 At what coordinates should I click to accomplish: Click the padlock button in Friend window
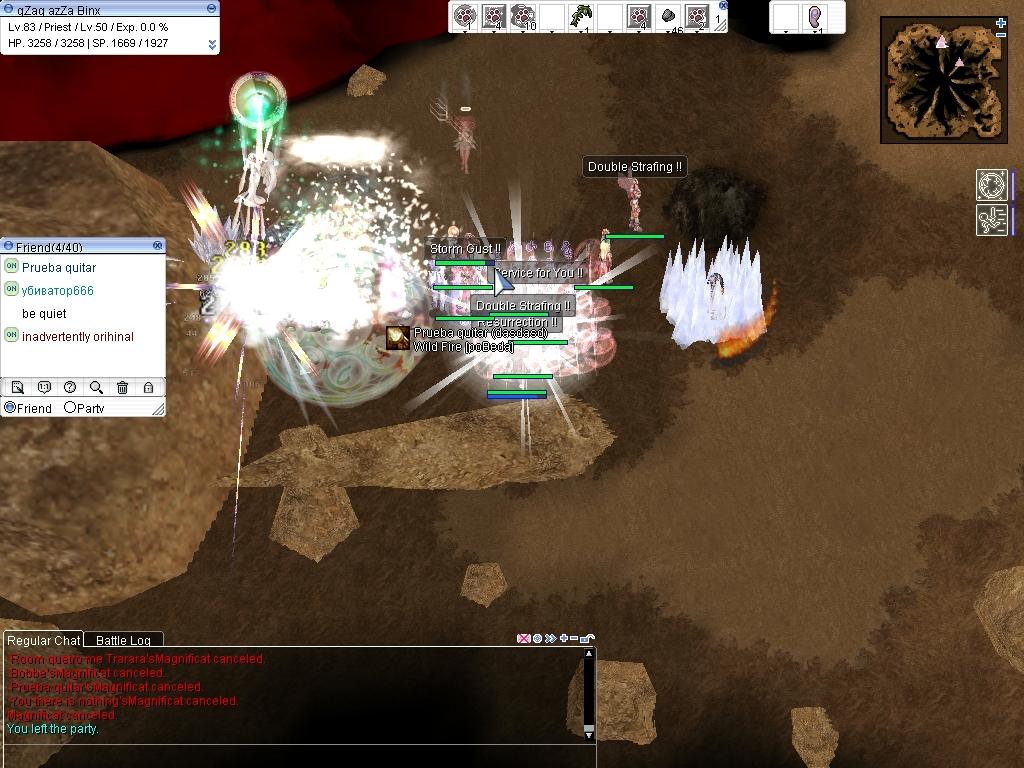pos(148,388)
